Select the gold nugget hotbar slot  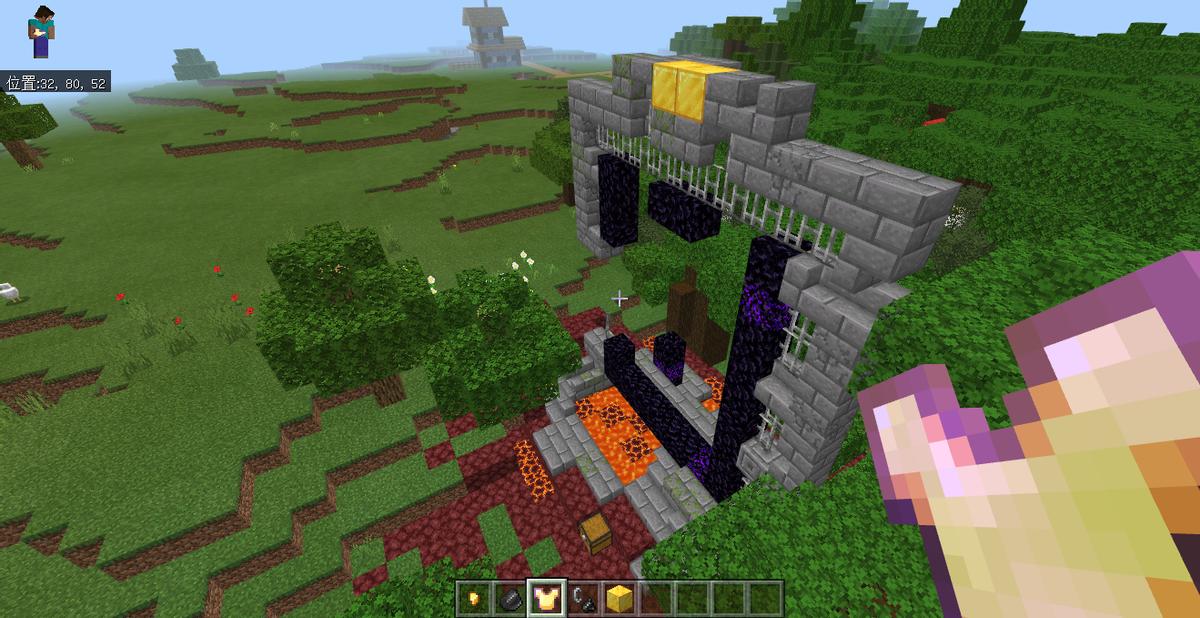pyautogui.click(x=474, y=598)
